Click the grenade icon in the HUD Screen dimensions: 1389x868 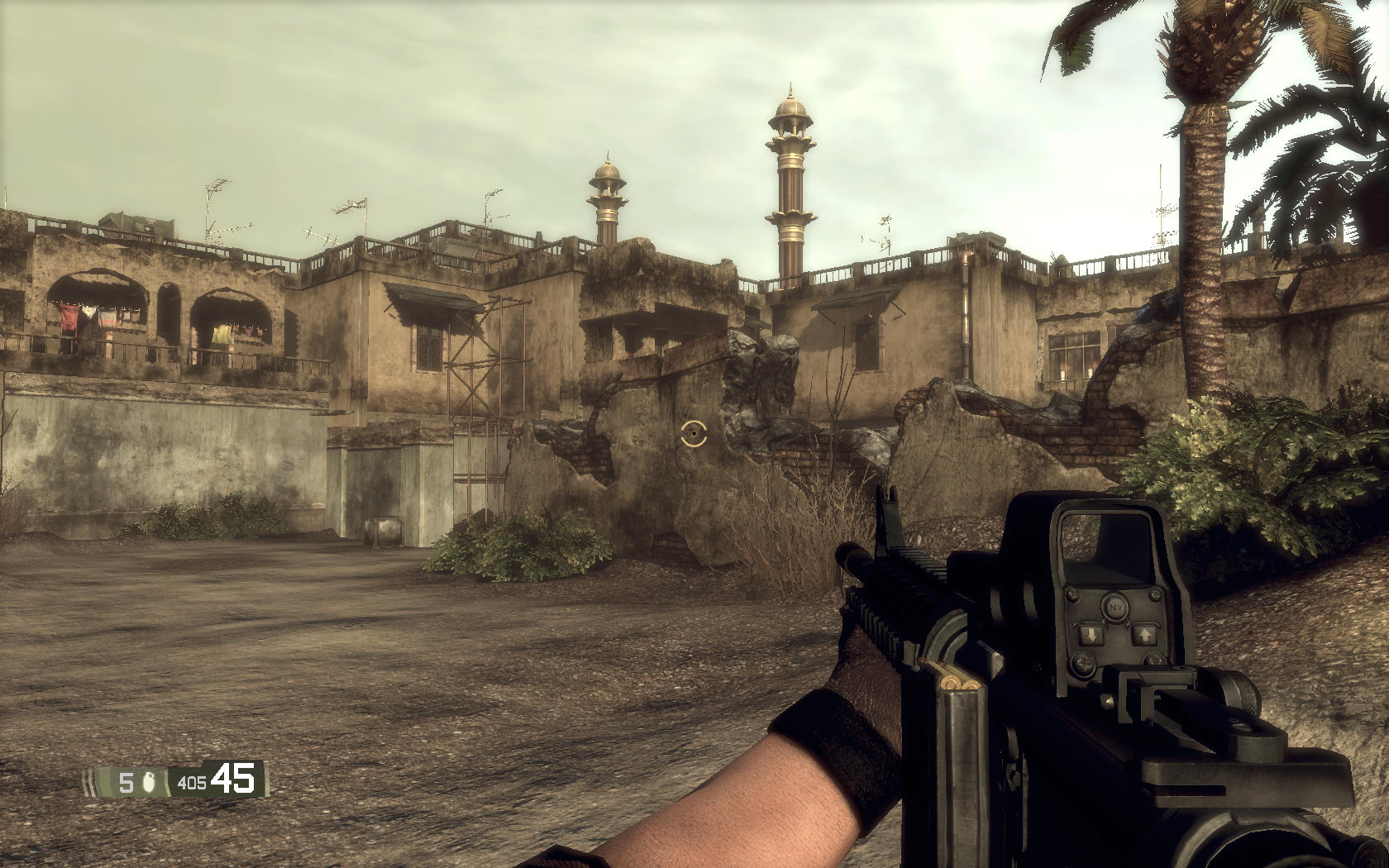[x=150, y=782]
